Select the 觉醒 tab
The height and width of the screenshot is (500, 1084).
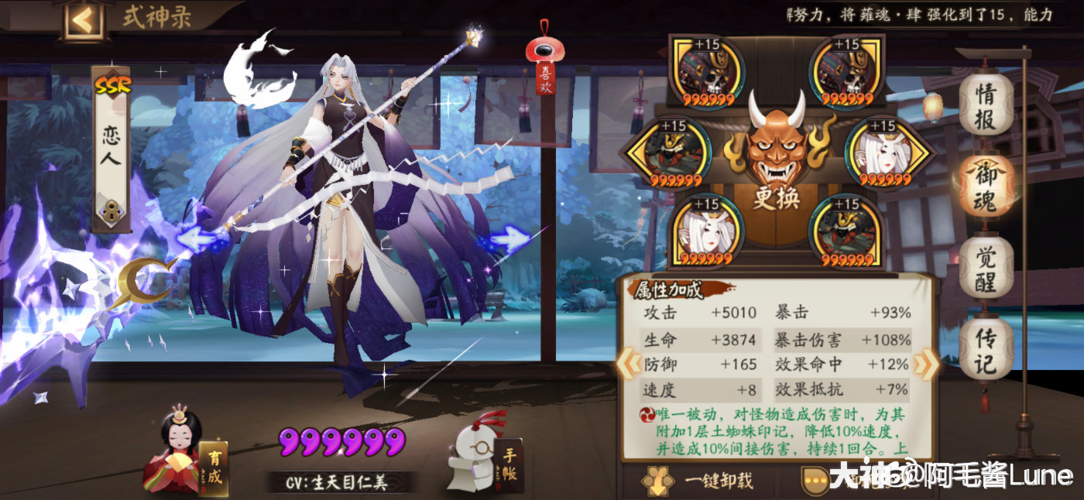pyautogui.click(x=986, y=266)
